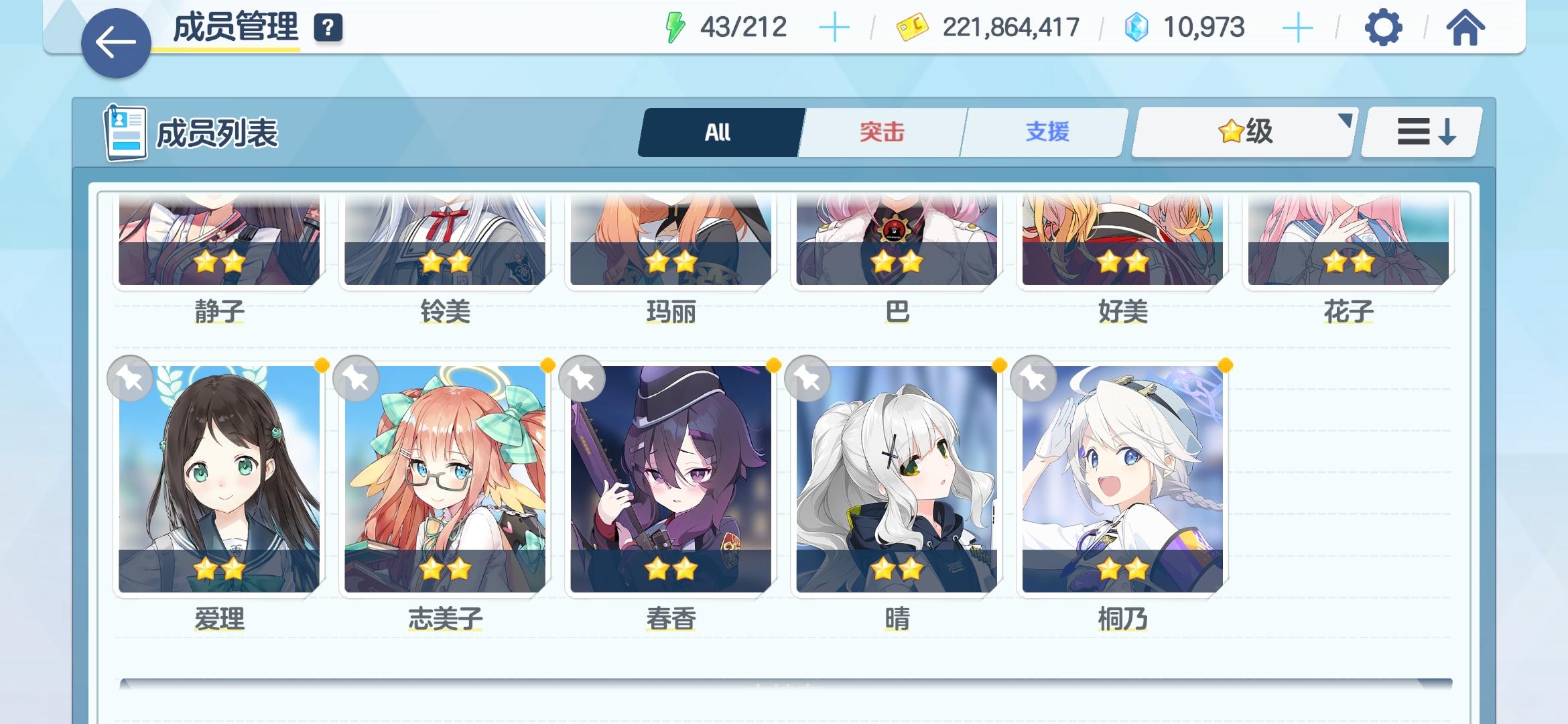Click the green energy bolt icon

point(675,25)
